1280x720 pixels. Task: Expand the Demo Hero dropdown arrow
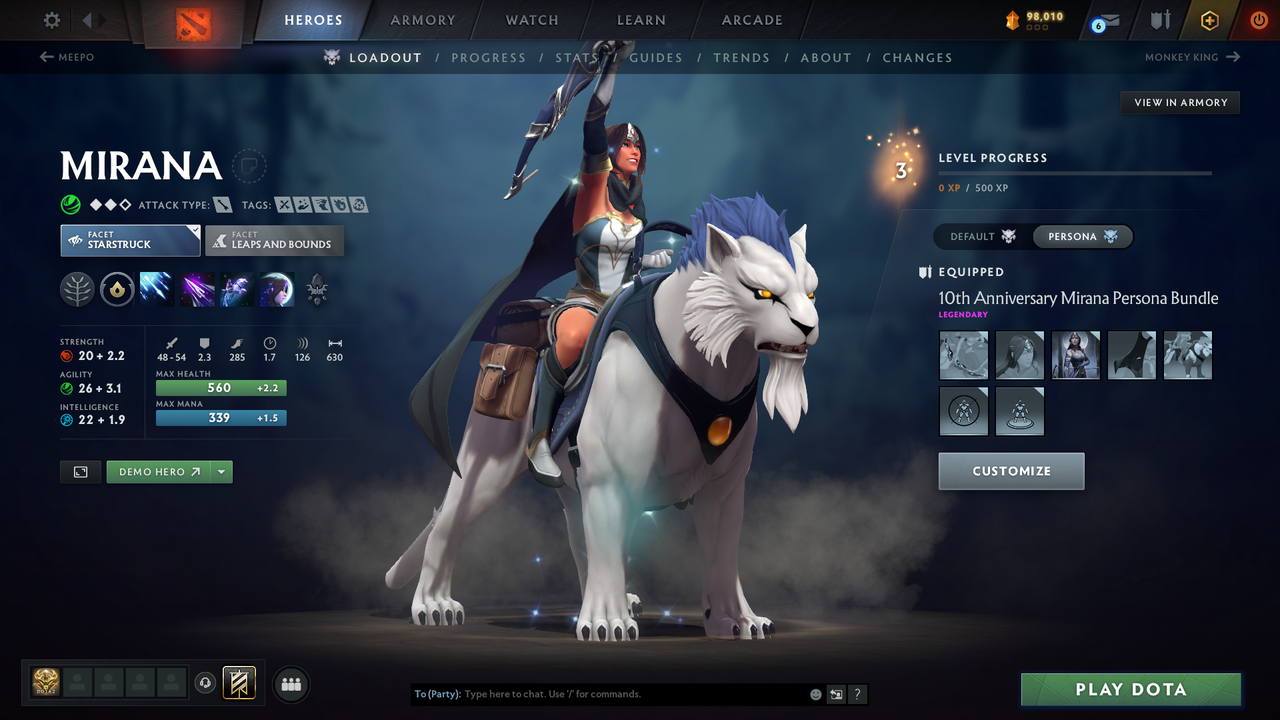(222, 472)
